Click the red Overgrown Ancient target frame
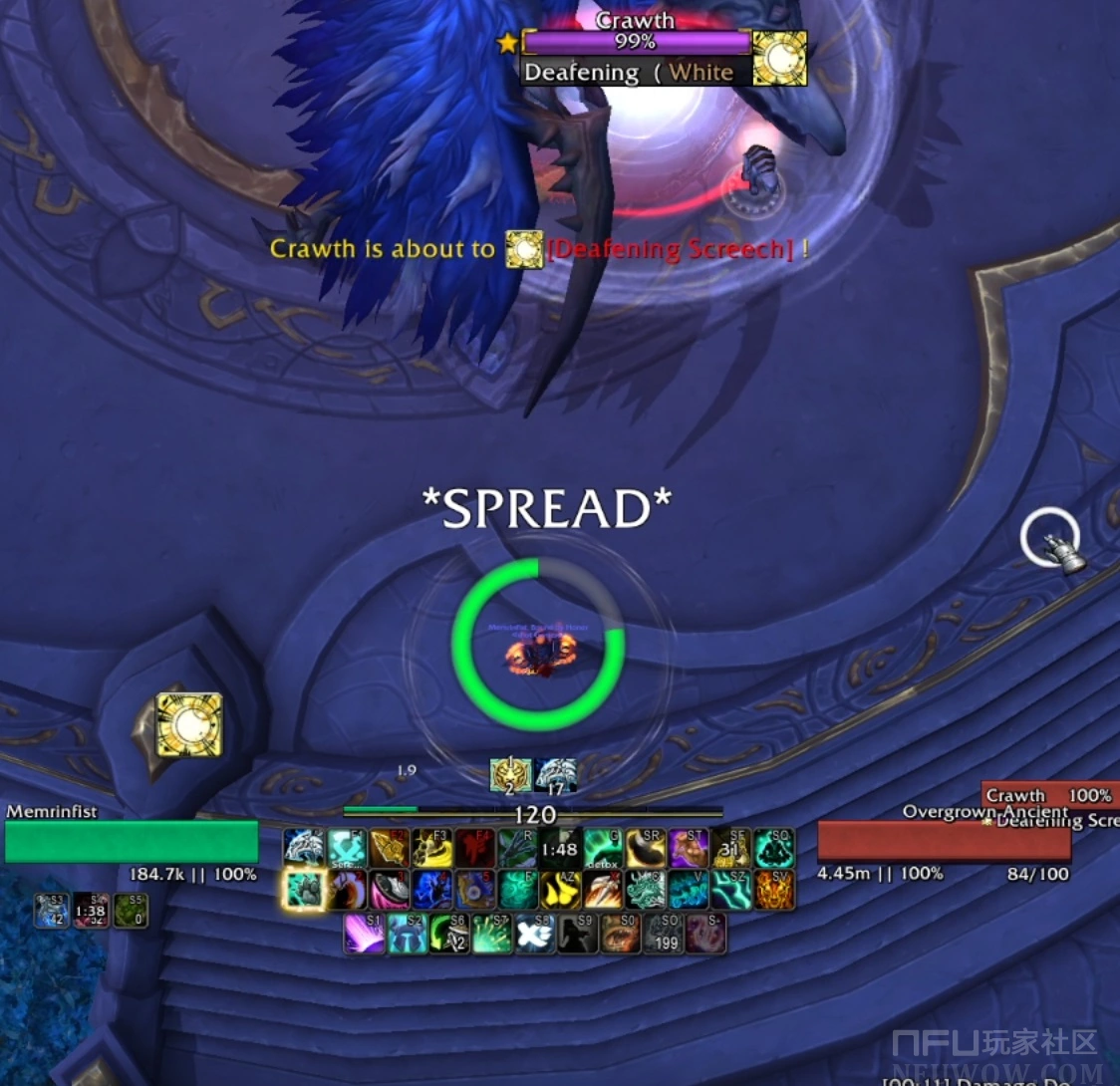 click(944, 842)
